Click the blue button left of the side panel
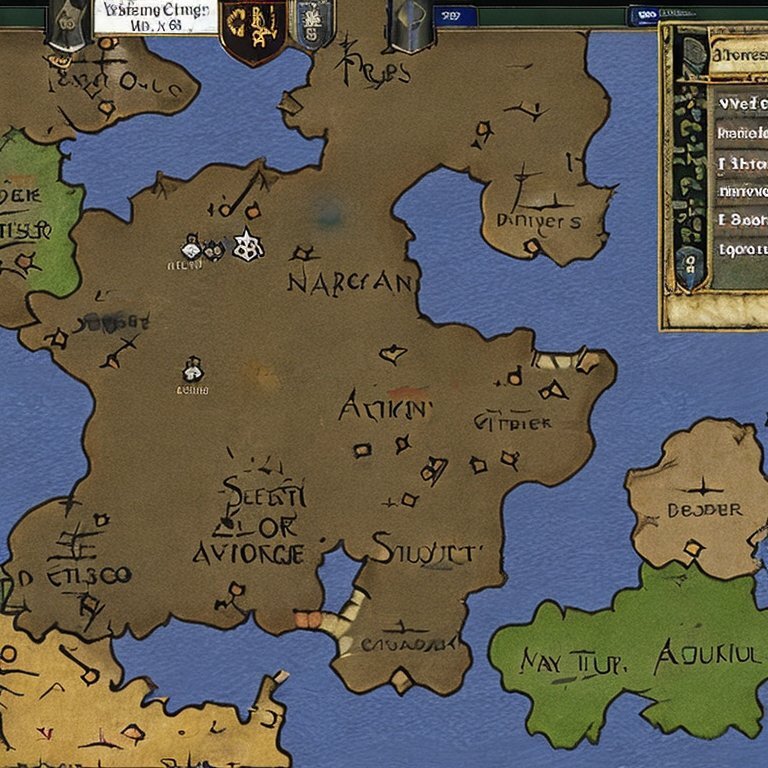Viewport: 768px width, 768px height. click(641, 16)
